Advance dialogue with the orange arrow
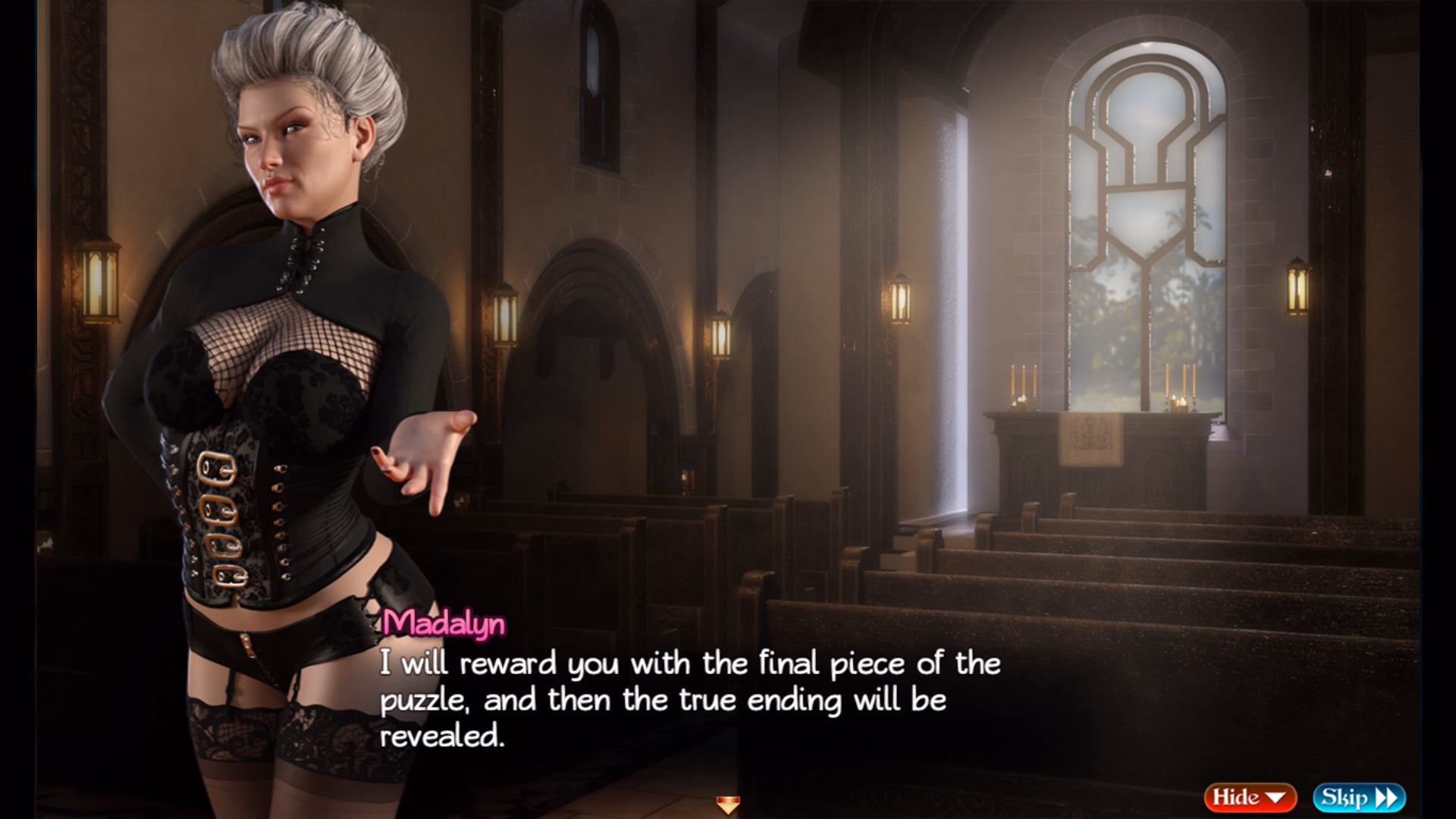1456x819 pixels. pyautogui.click(x=728, y=805)
